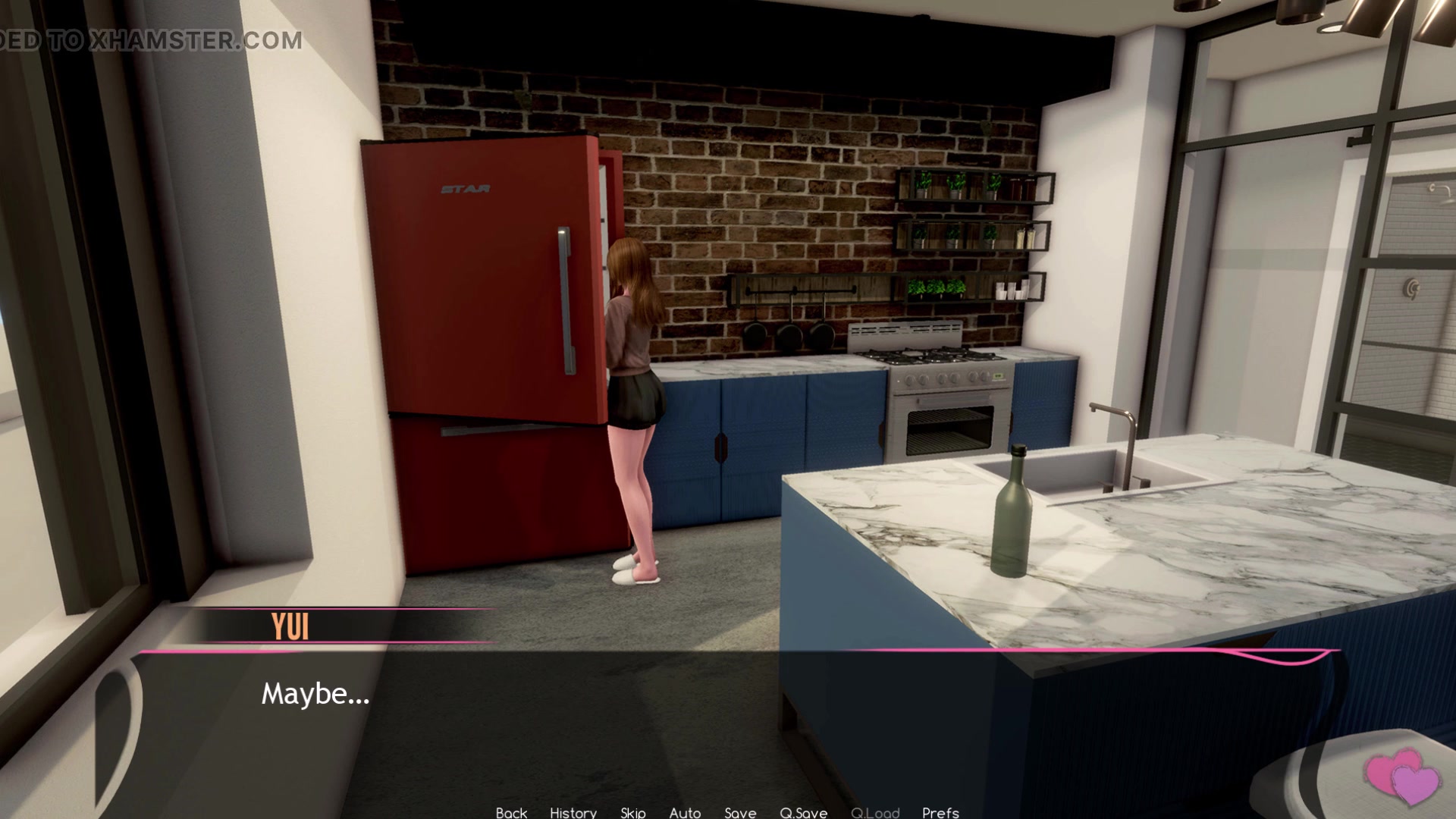This screenshot has width=1456, height=819.
Task: Open the dialogue History log
Action: [x=573, y=812]
